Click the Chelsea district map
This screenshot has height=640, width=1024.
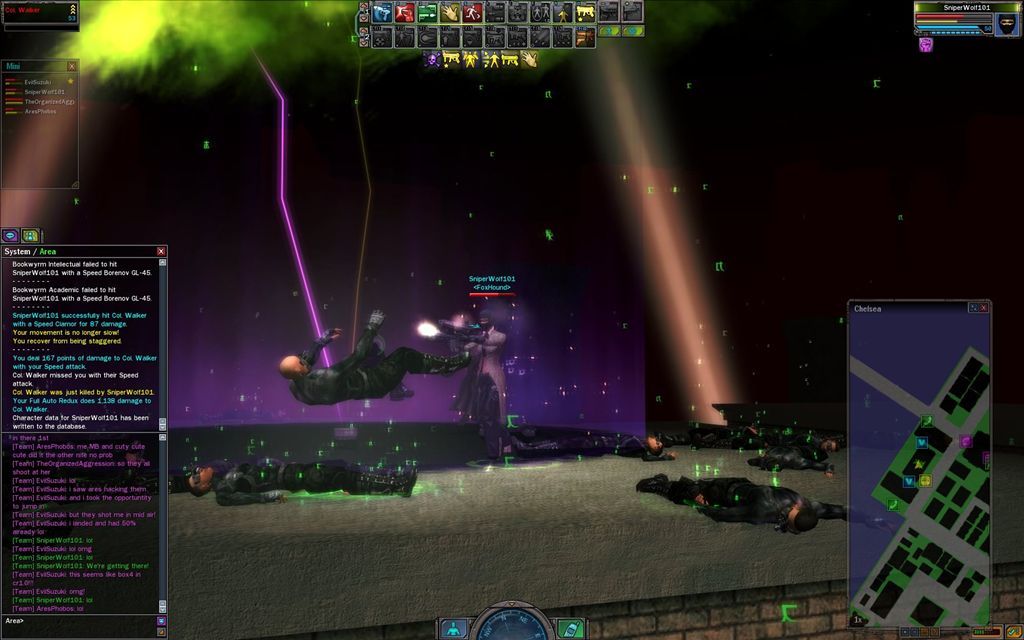pos(919,470)
